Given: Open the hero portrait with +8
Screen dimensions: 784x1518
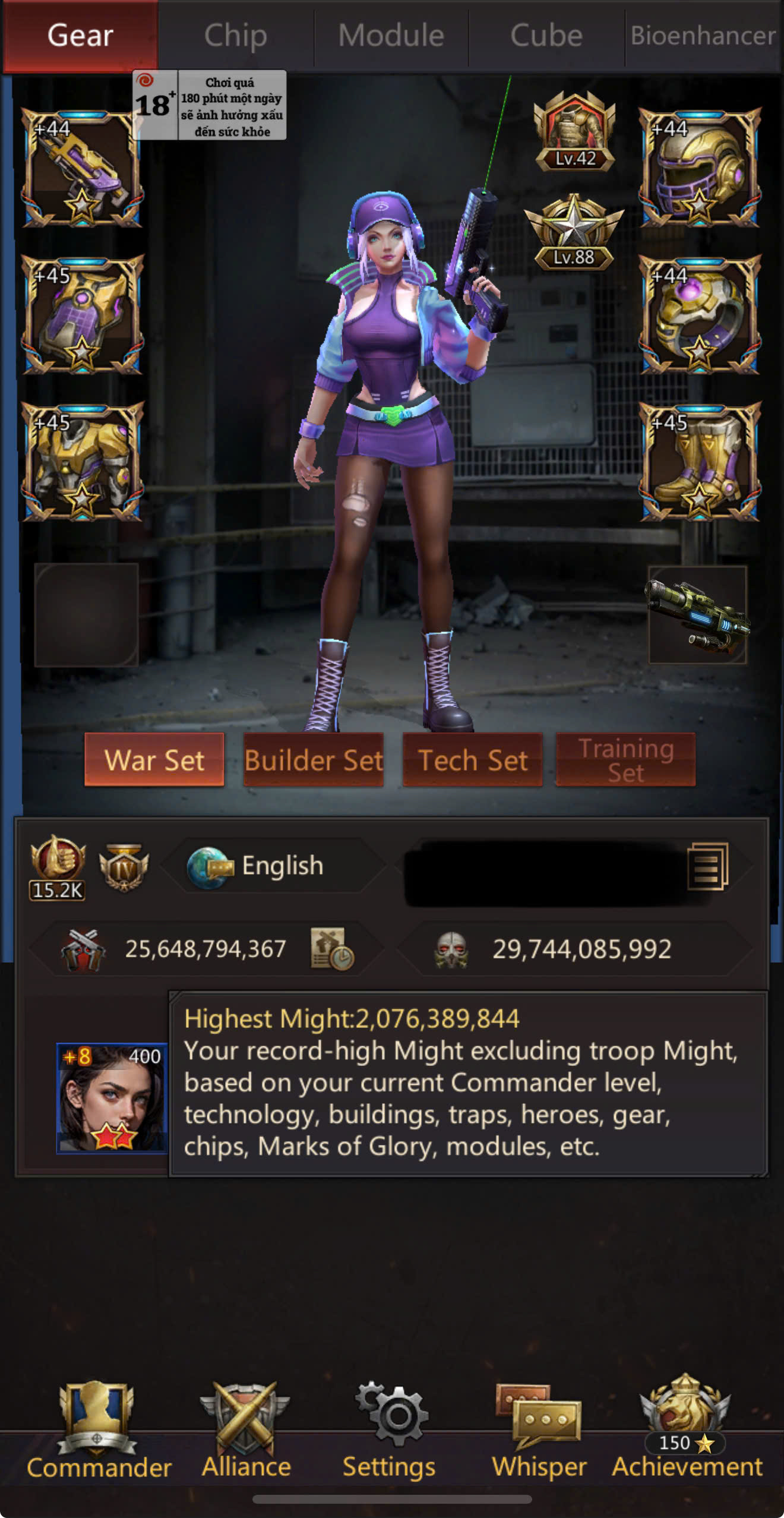Looking at the screenshot, I should coord(112,1098).
